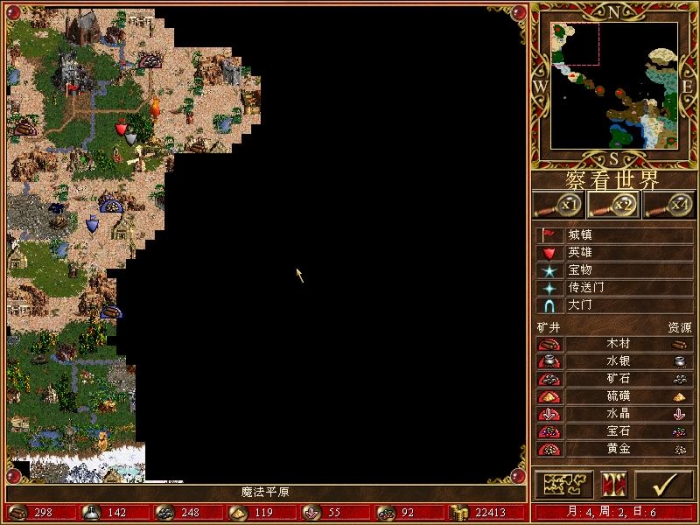Set view world zoom to x1

coord(559,205)
